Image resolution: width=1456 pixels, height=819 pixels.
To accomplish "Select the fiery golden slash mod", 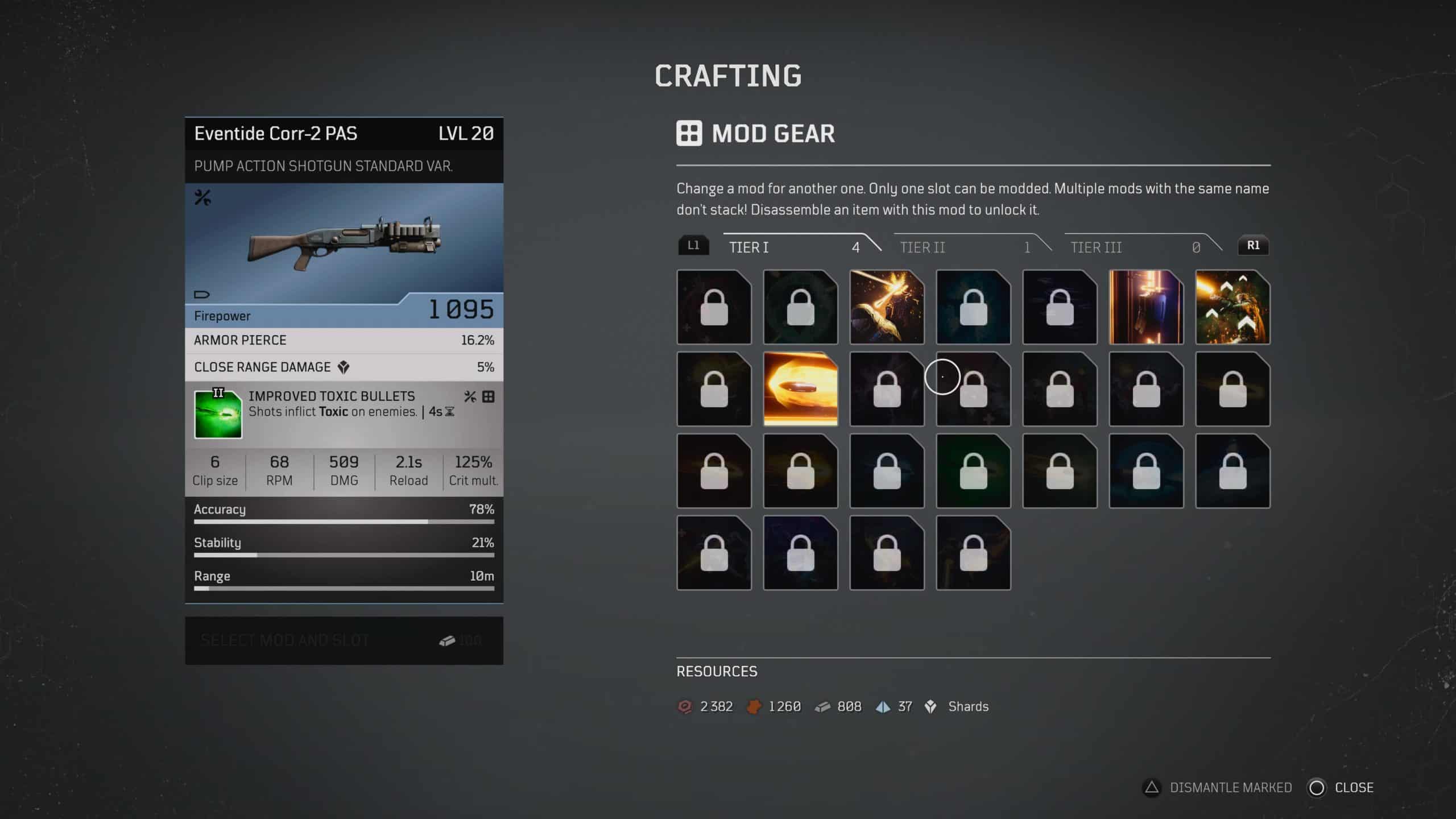I will tap(887, 307).
